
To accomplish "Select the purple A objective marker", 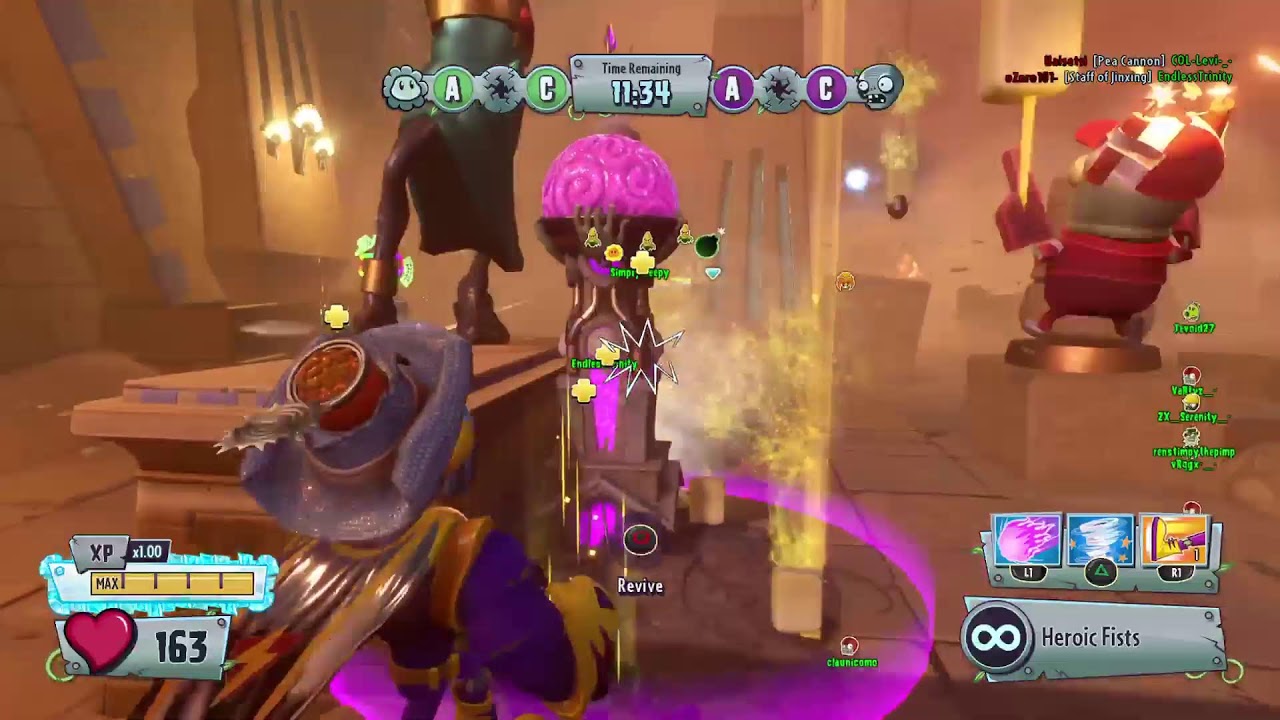I will click(x=733, y=90).
